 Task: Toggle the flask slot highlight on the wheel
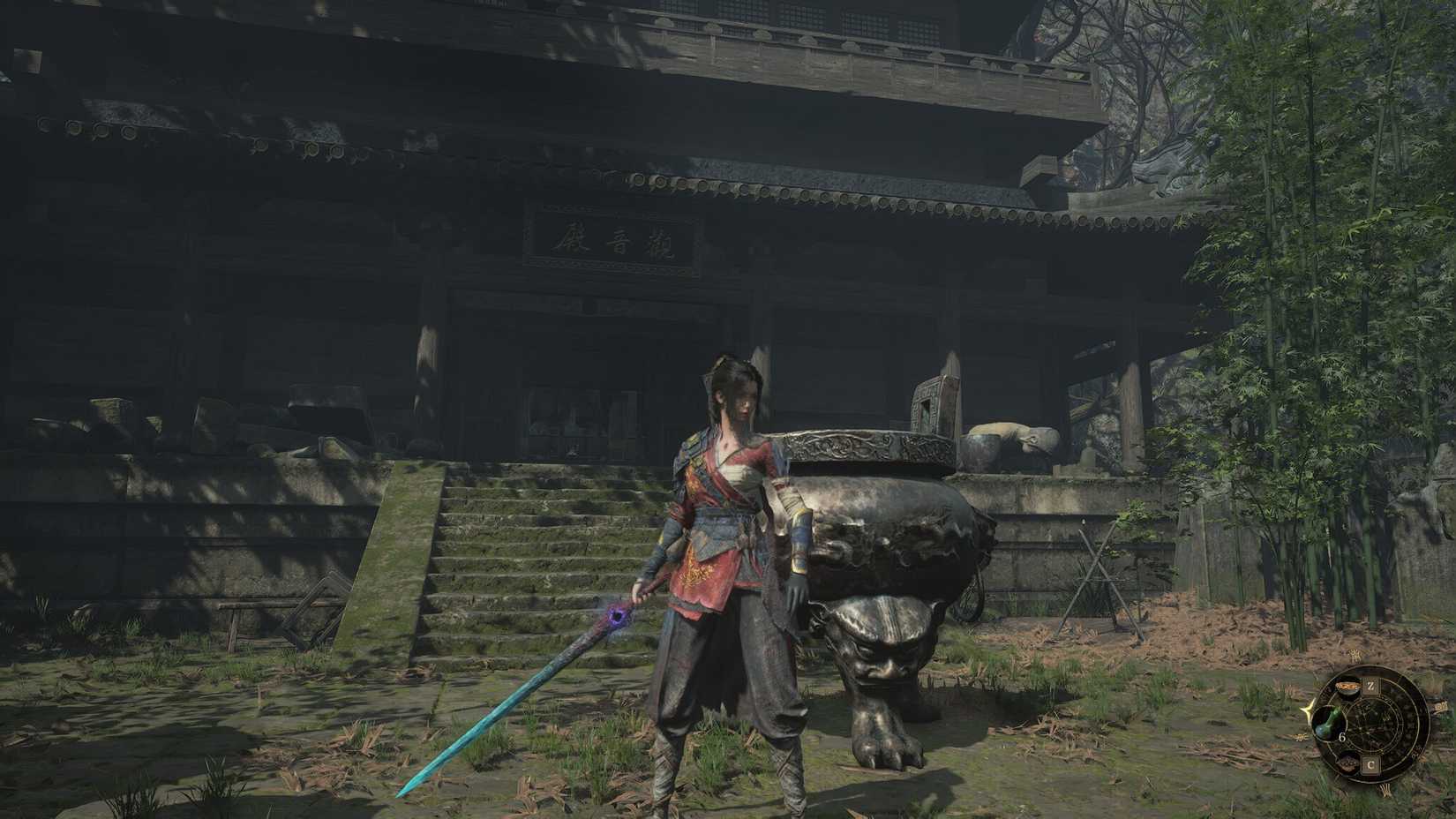pos(1328,722)
